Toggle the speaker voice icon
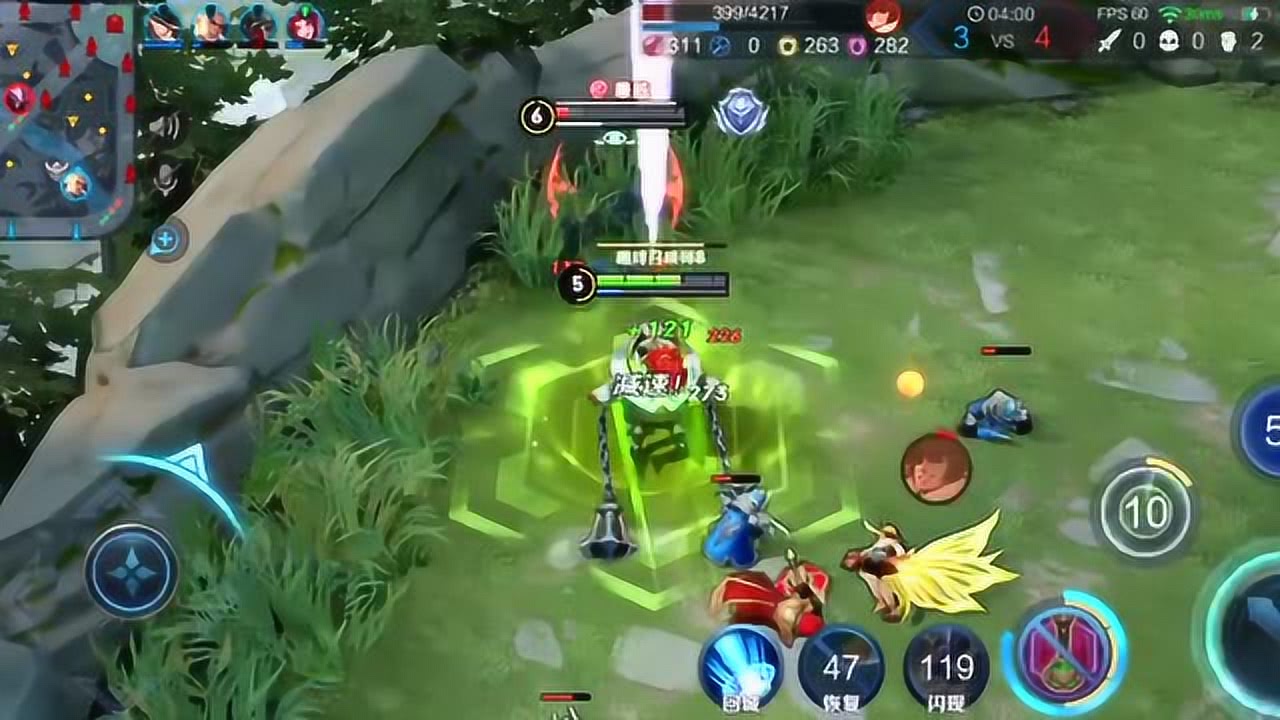 click(x=166, y=127)
